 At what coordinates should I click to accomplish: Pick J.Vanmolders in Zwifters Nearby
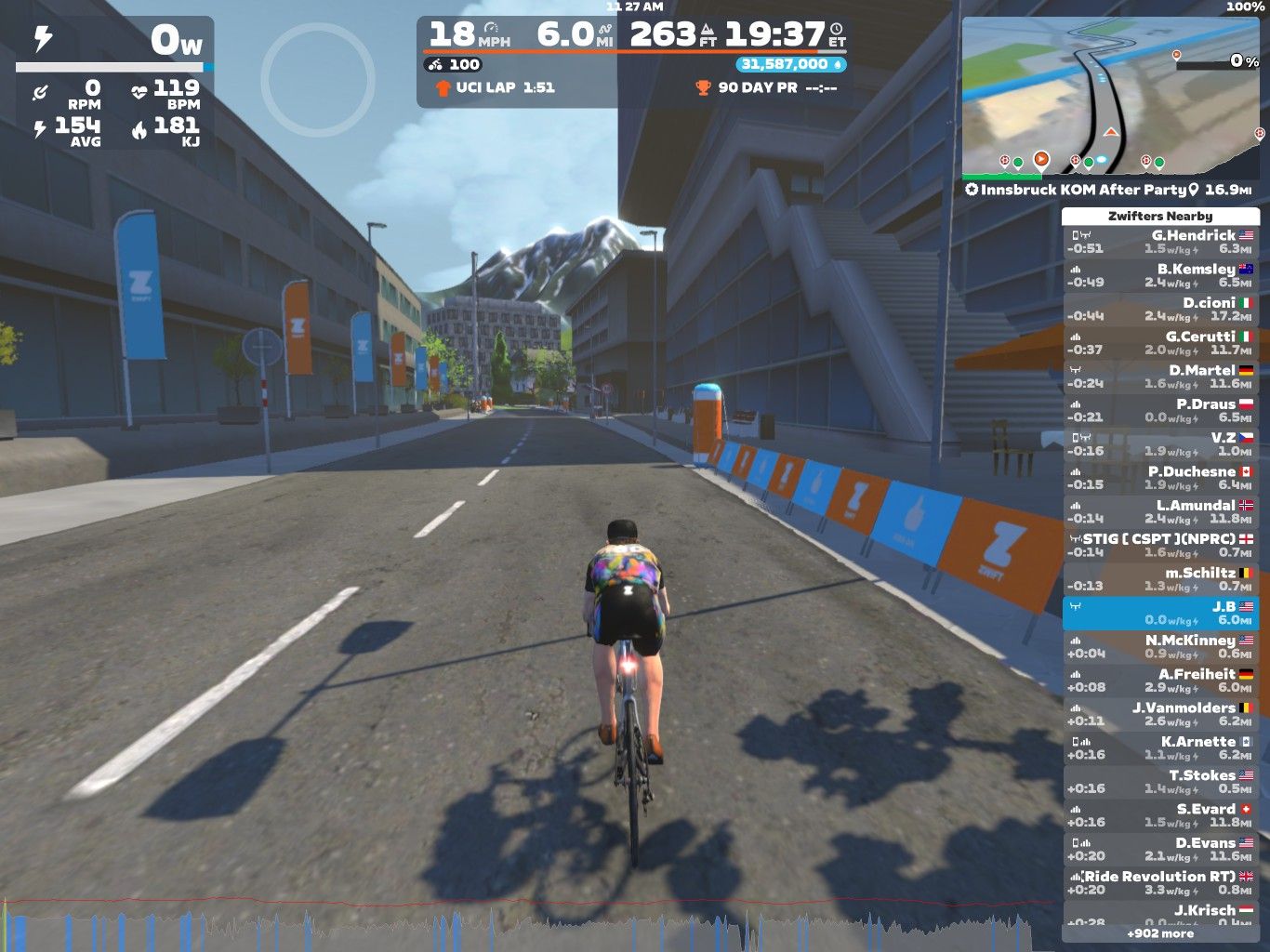1160,714
